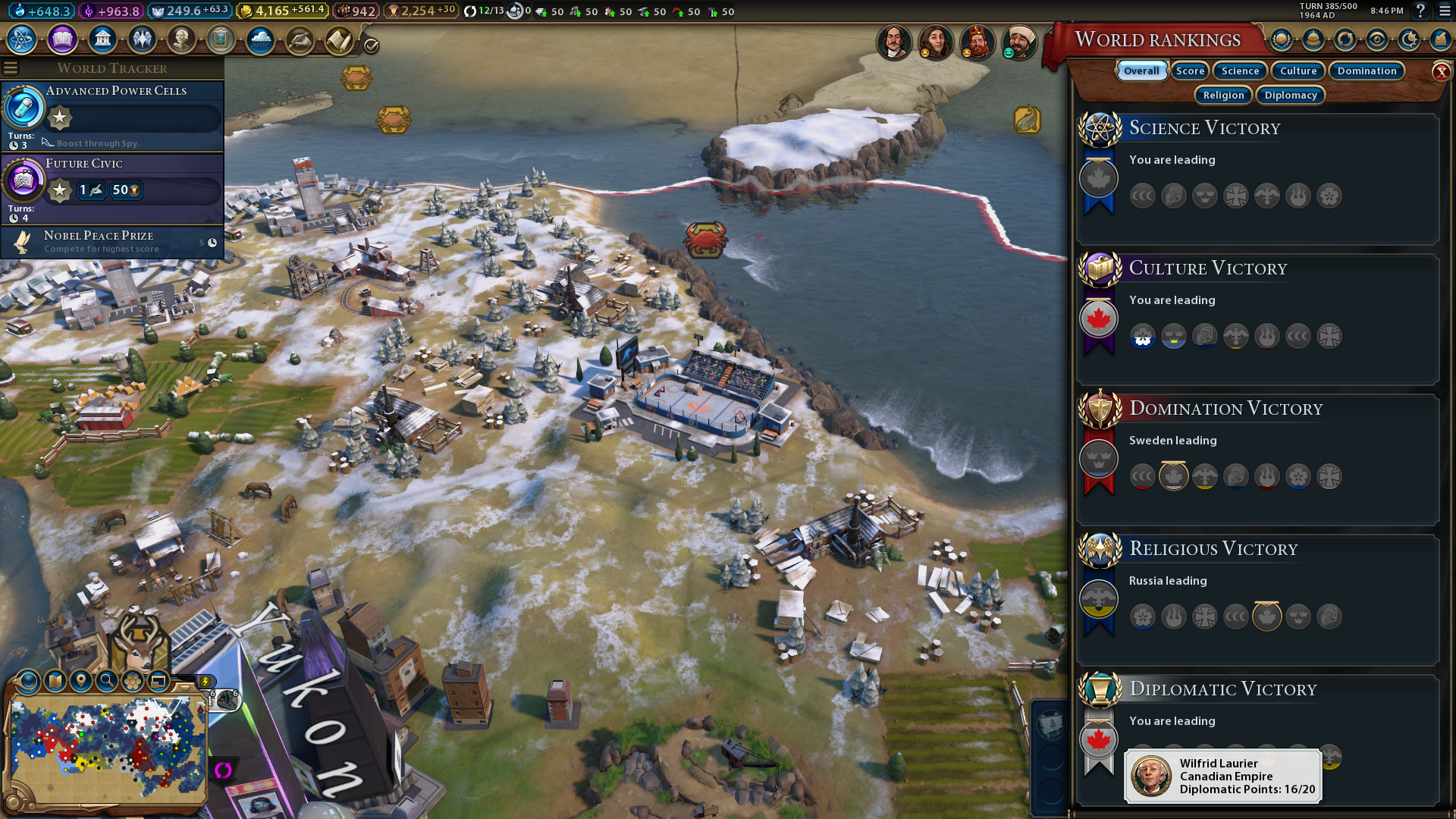The height and width of the screenshot is (819, 1456).
Task: Open the main game menu icon
Action: pos(1443,11)
